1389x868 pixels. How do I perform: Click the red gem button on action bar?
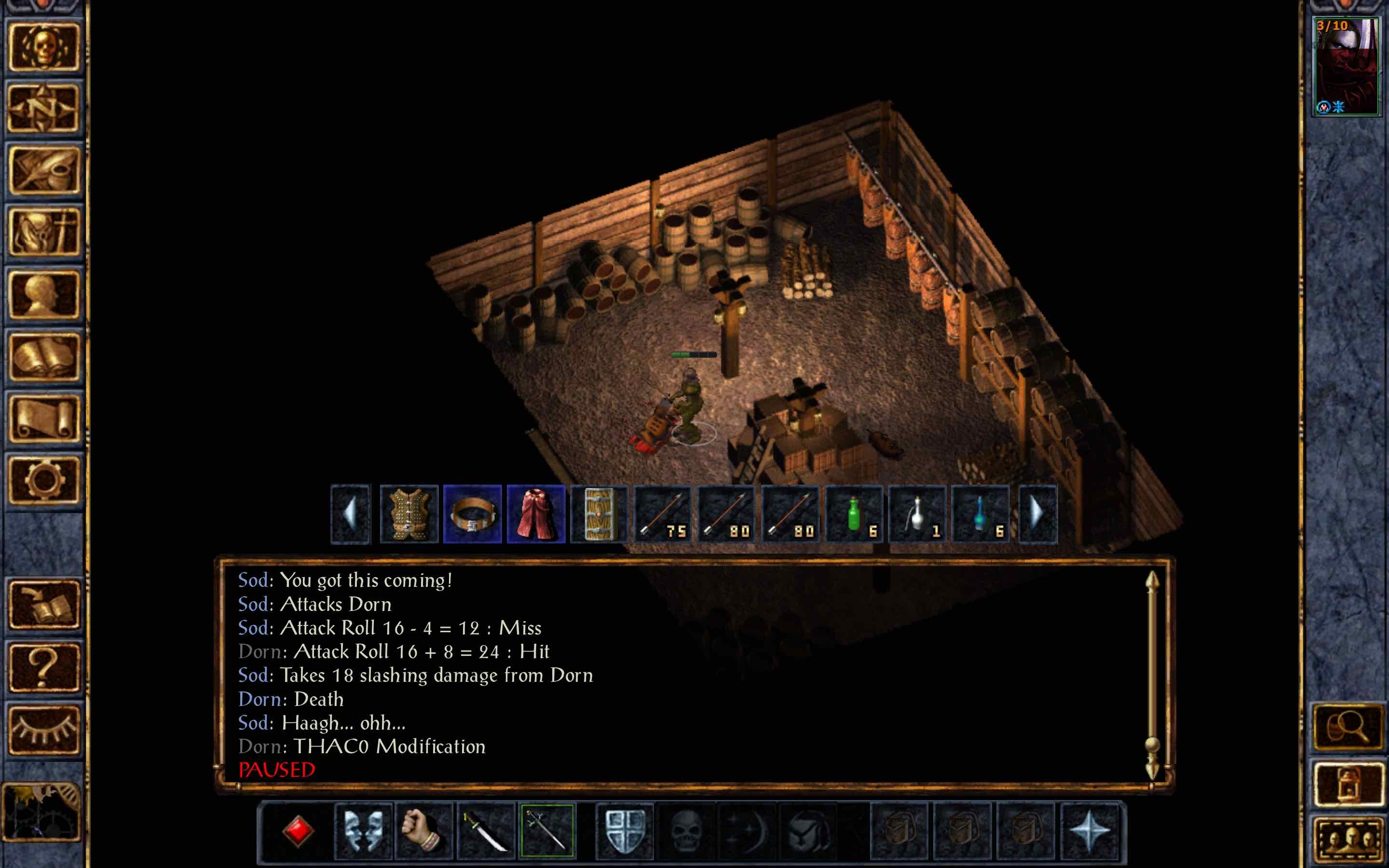click(298, 831)
